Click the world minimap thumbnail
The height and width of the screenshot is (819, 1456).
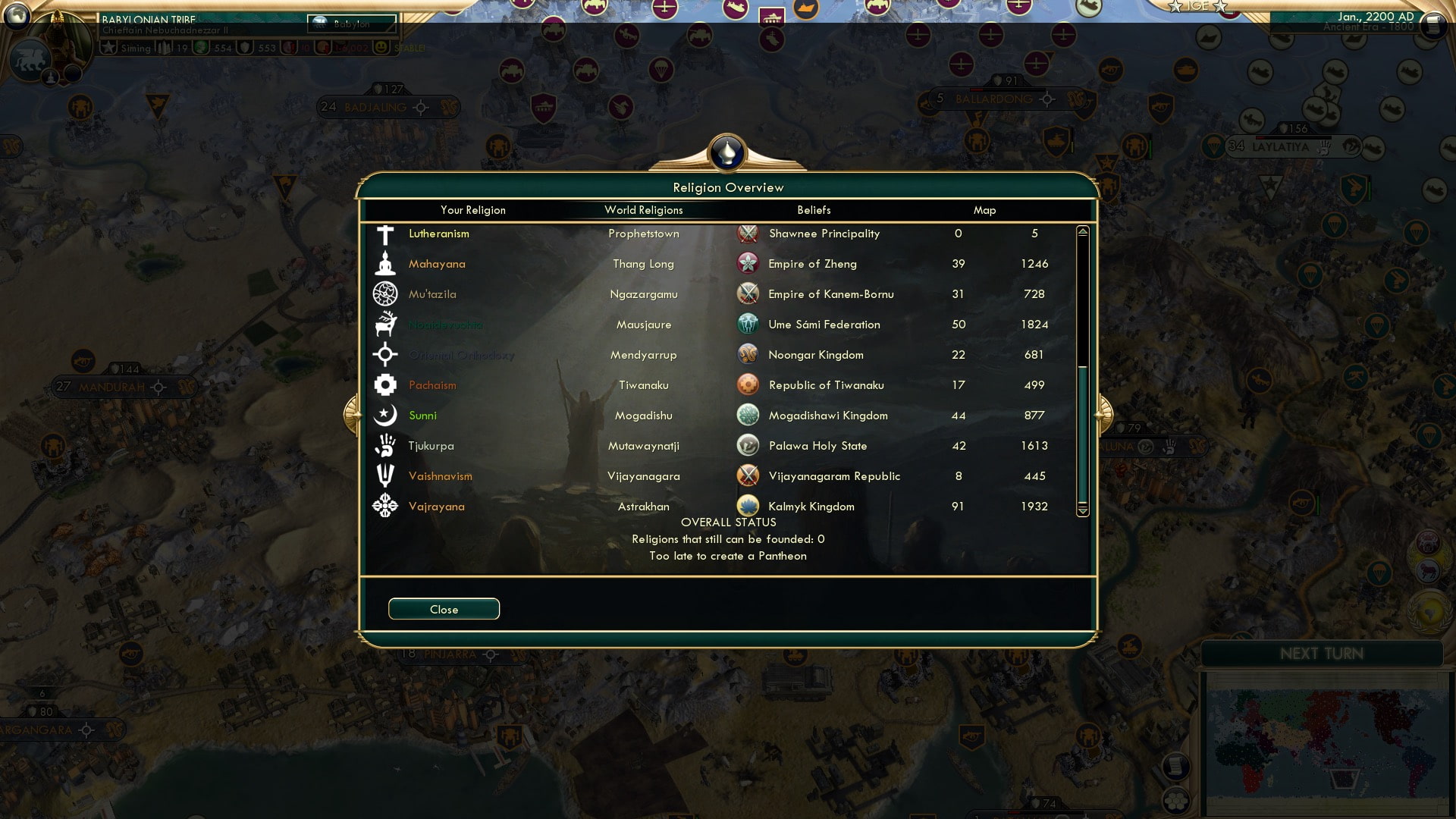[1324, 739]
